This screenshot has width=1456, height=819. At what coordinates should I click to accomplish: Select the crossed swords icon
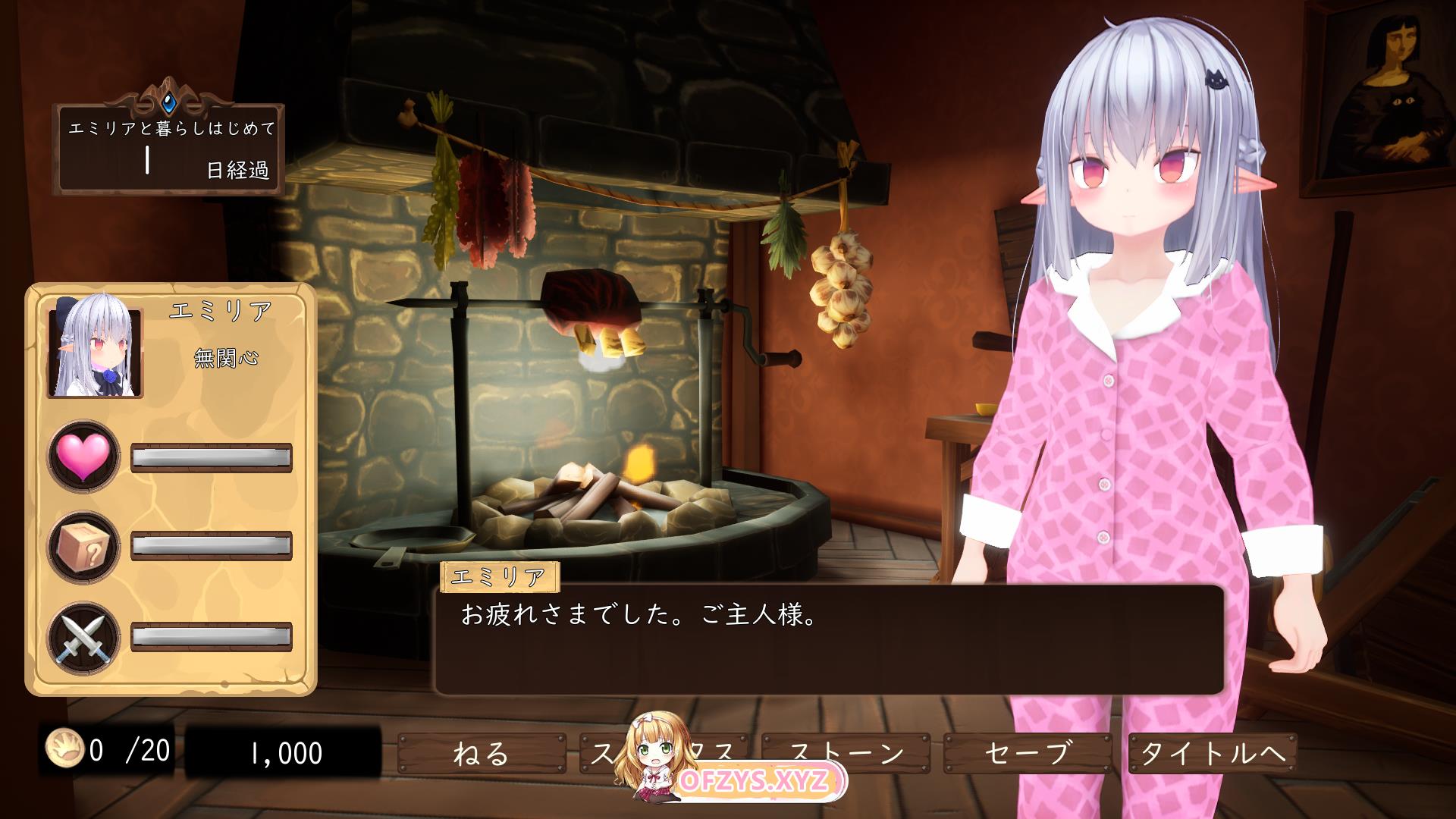point(84,639)
